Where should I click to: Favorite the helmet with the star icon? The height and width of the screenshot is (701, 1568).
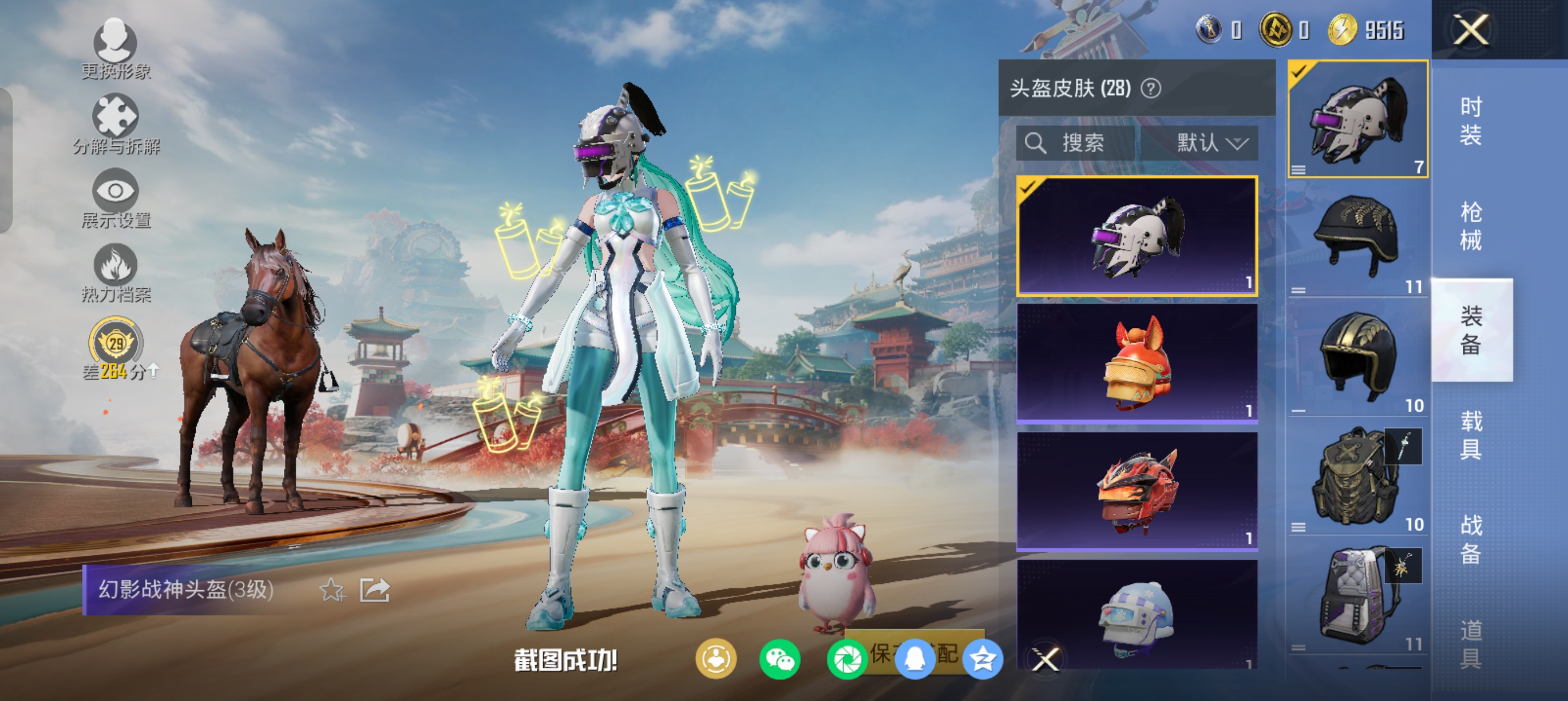[x=333, y=590]
